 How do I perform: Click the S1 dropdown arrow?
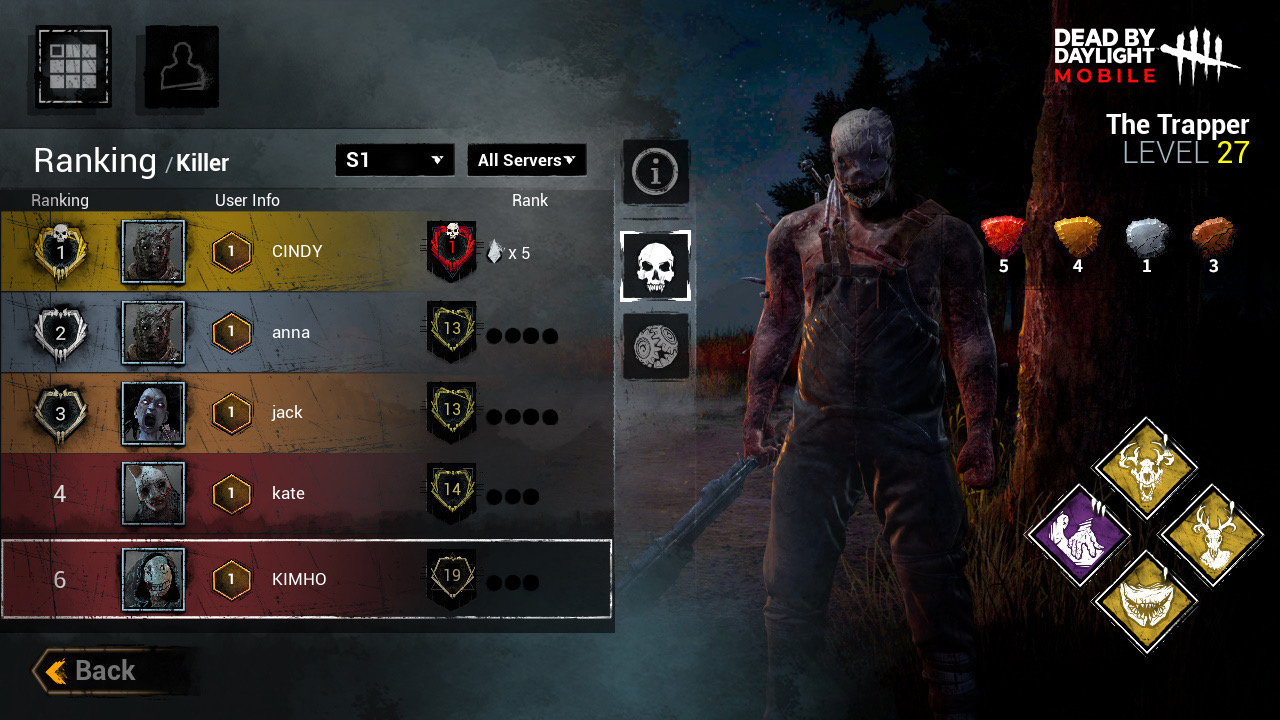(437, 160)
